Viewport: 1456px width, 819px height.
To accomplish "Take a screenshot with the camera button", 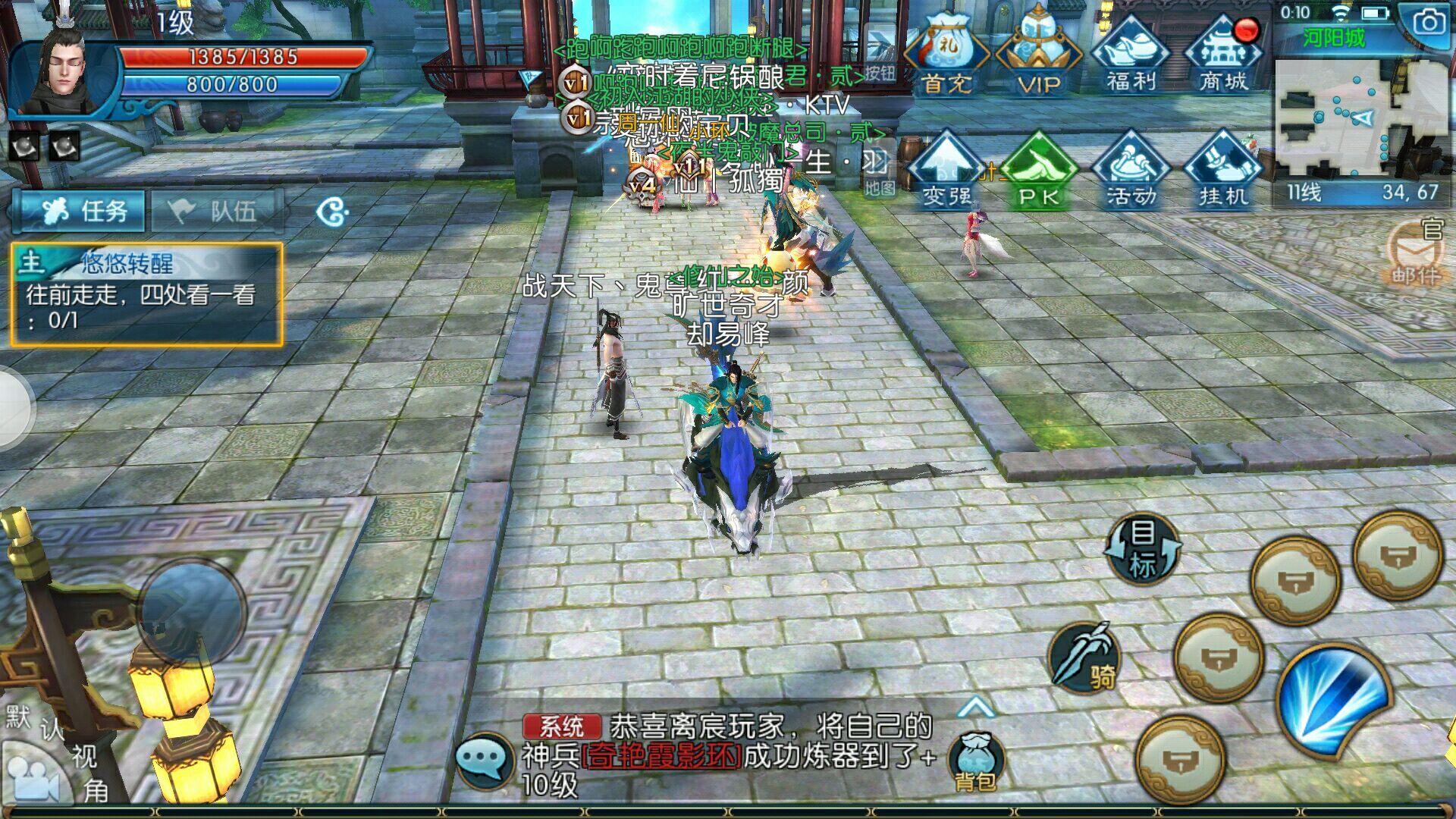I will pos(1429,23).
